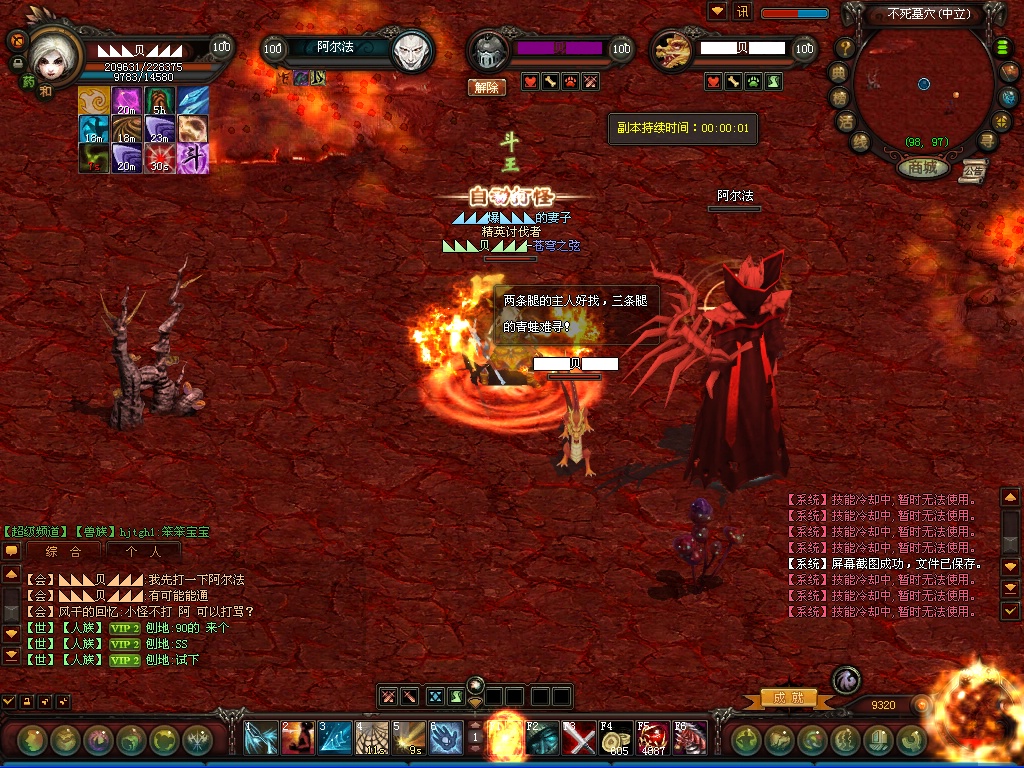
Task: Select the 阿尔法 target portrait
Action: click(411, 50)
